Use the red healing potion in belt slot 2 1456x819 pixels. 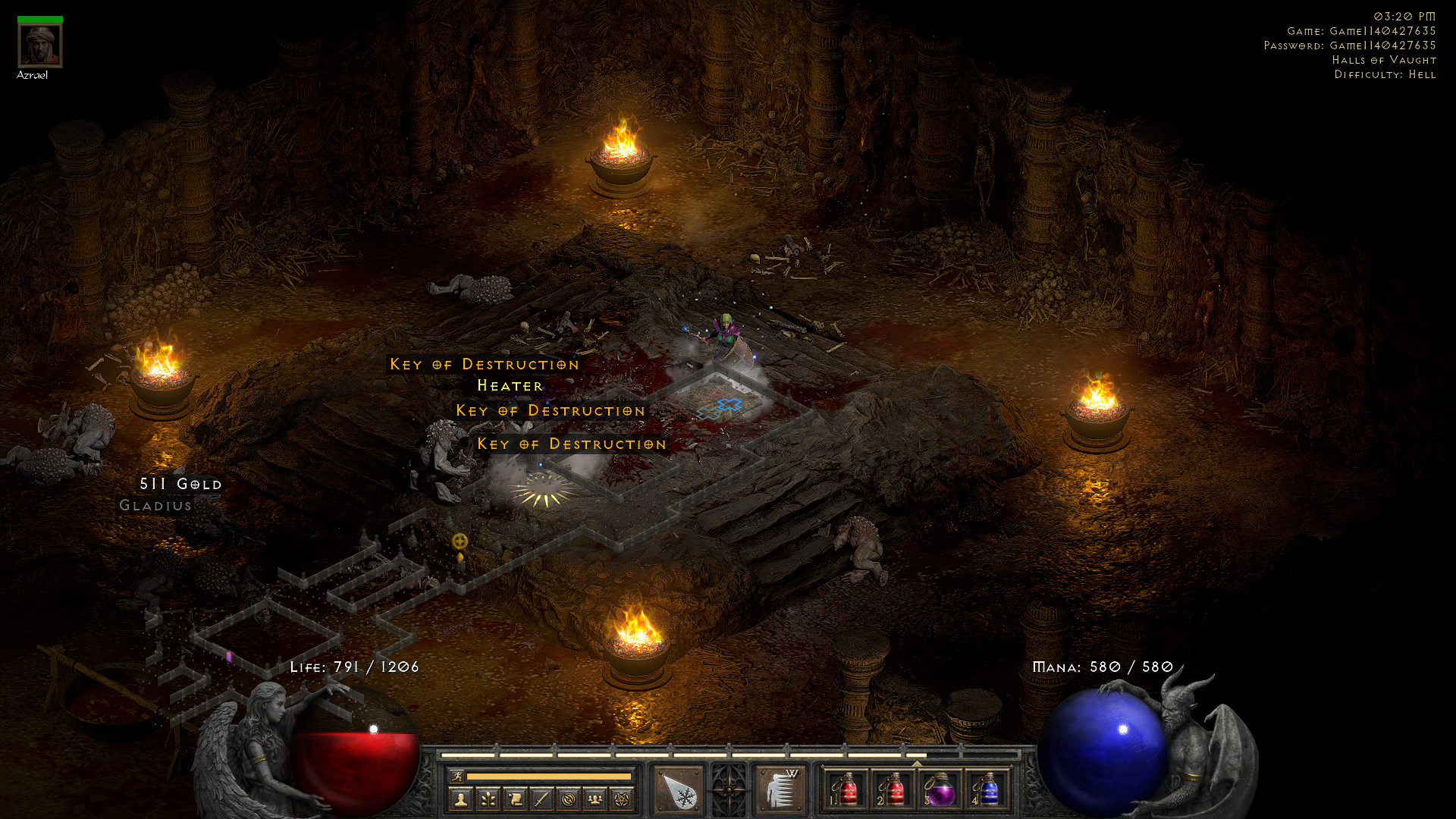tap(893, 790)
